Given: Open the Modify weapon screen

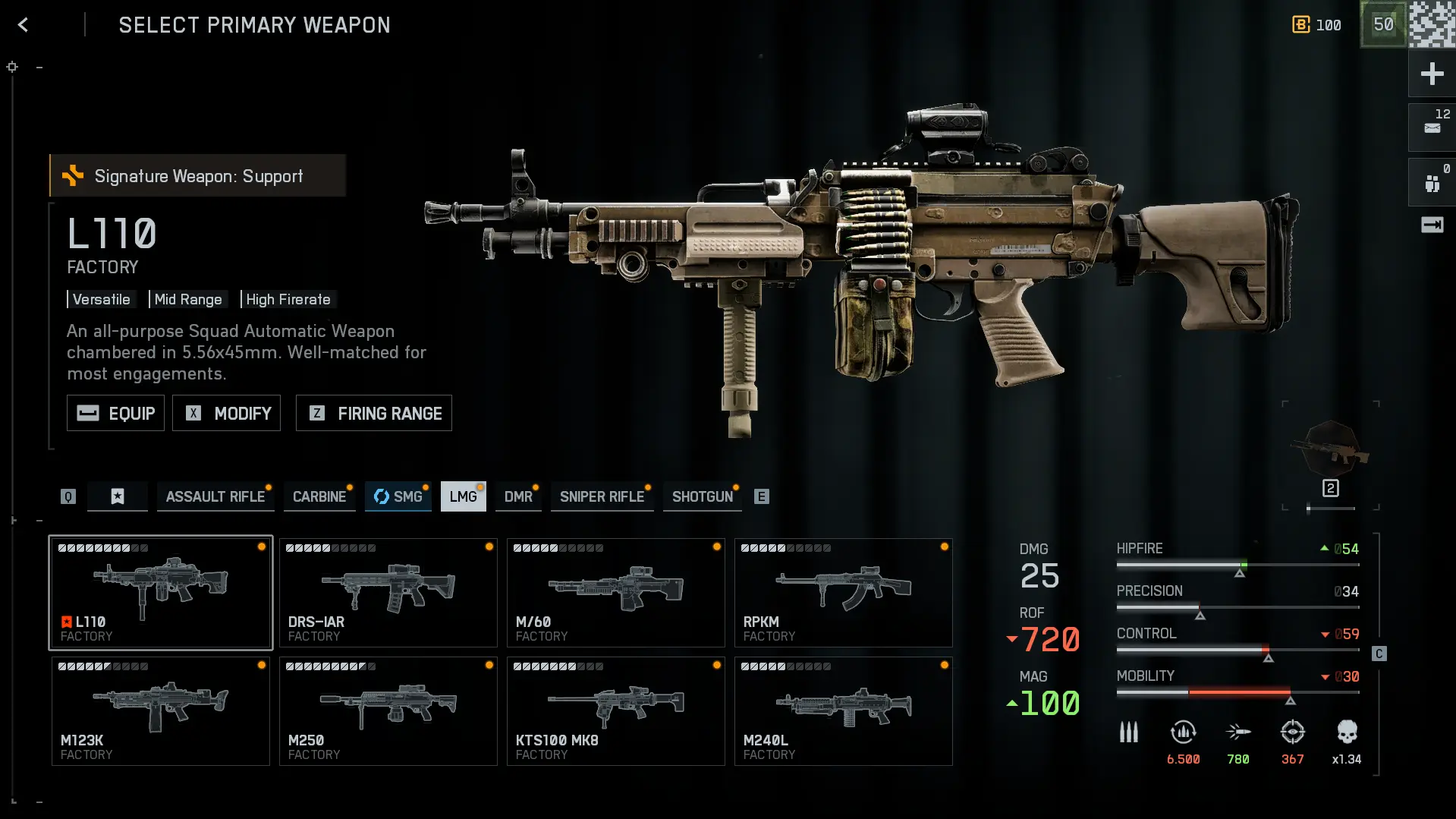Looking at the screenshot, I should pyautogui.click(x=226, y=414).
